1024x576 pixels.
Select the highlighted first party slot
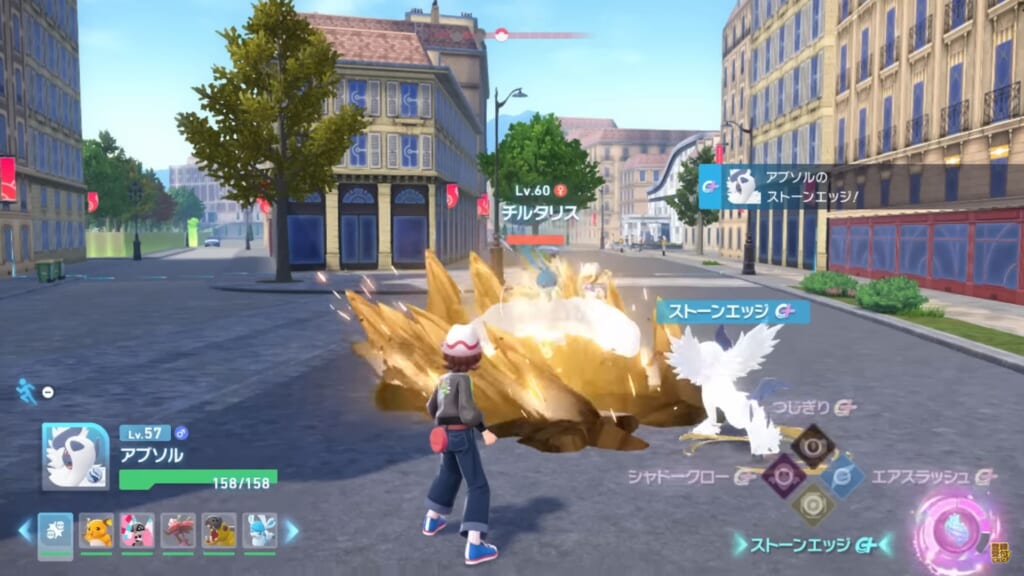pos(55,530)
